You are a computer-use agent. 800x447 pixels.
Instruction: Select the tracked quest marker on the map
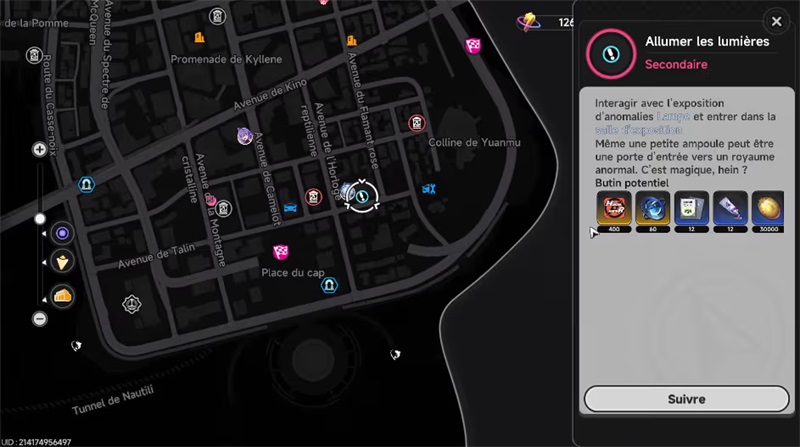pos(360,195)
